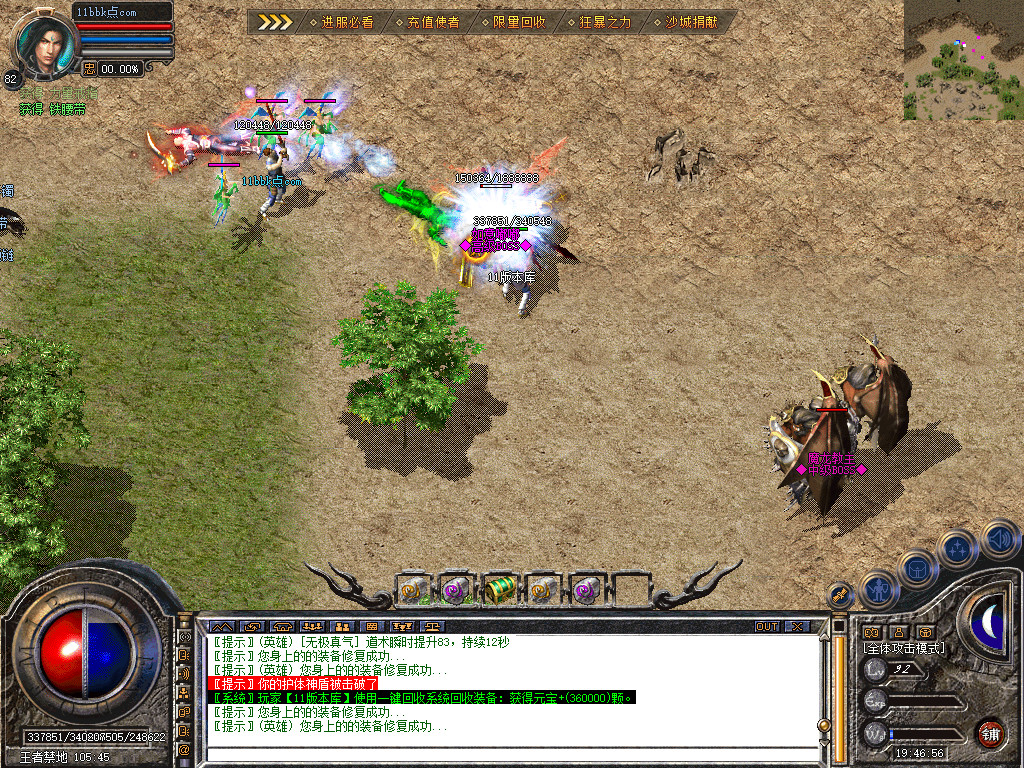Open the bag with the box icon button

point(917,569)
